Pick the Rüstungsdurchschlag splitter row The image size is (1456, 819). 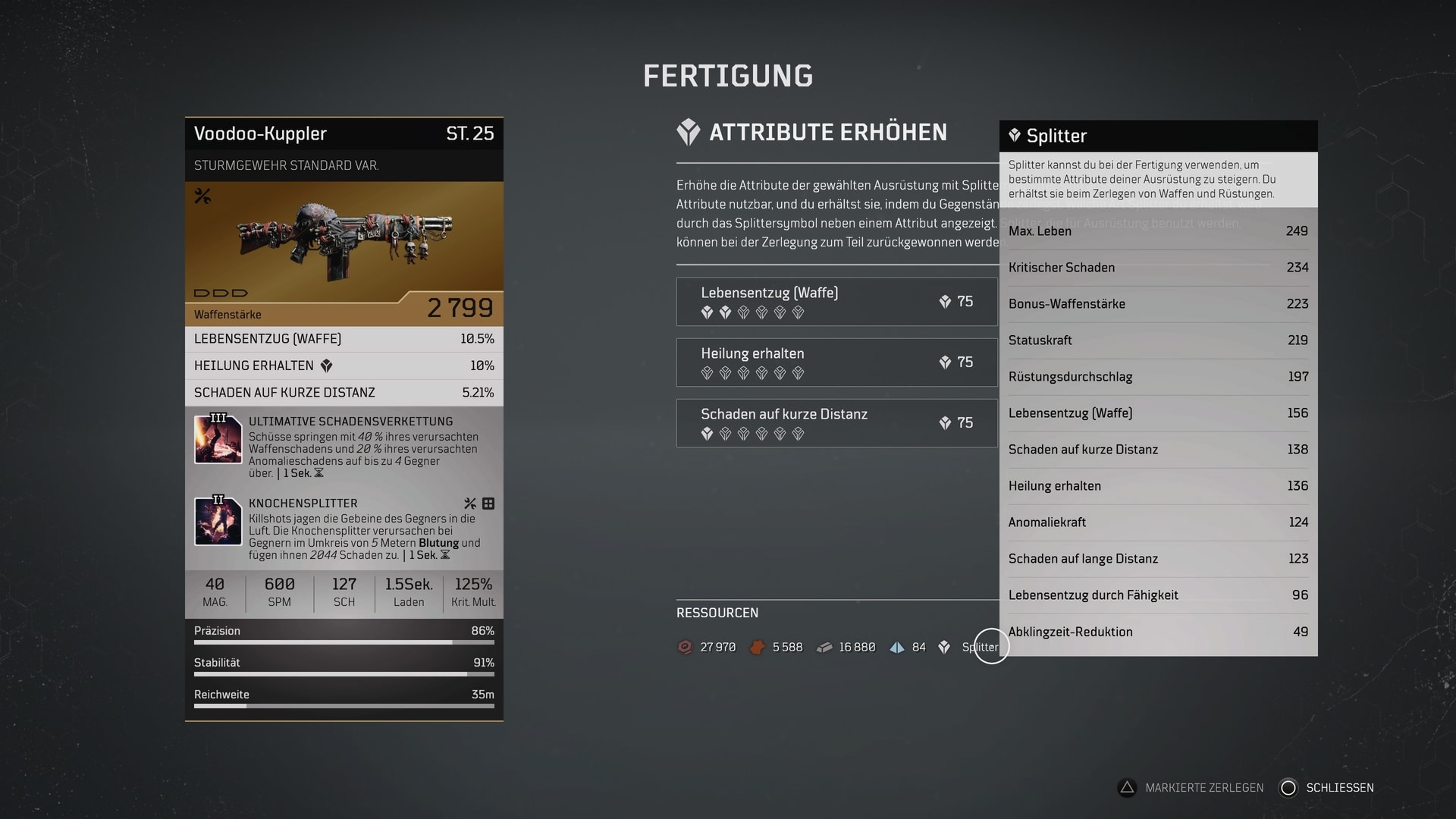1158,377
